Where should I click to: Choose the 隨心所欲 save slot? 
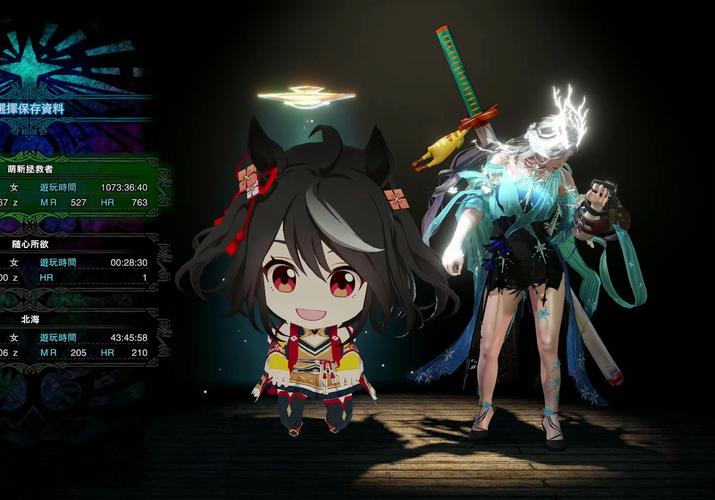pos(78,263)
